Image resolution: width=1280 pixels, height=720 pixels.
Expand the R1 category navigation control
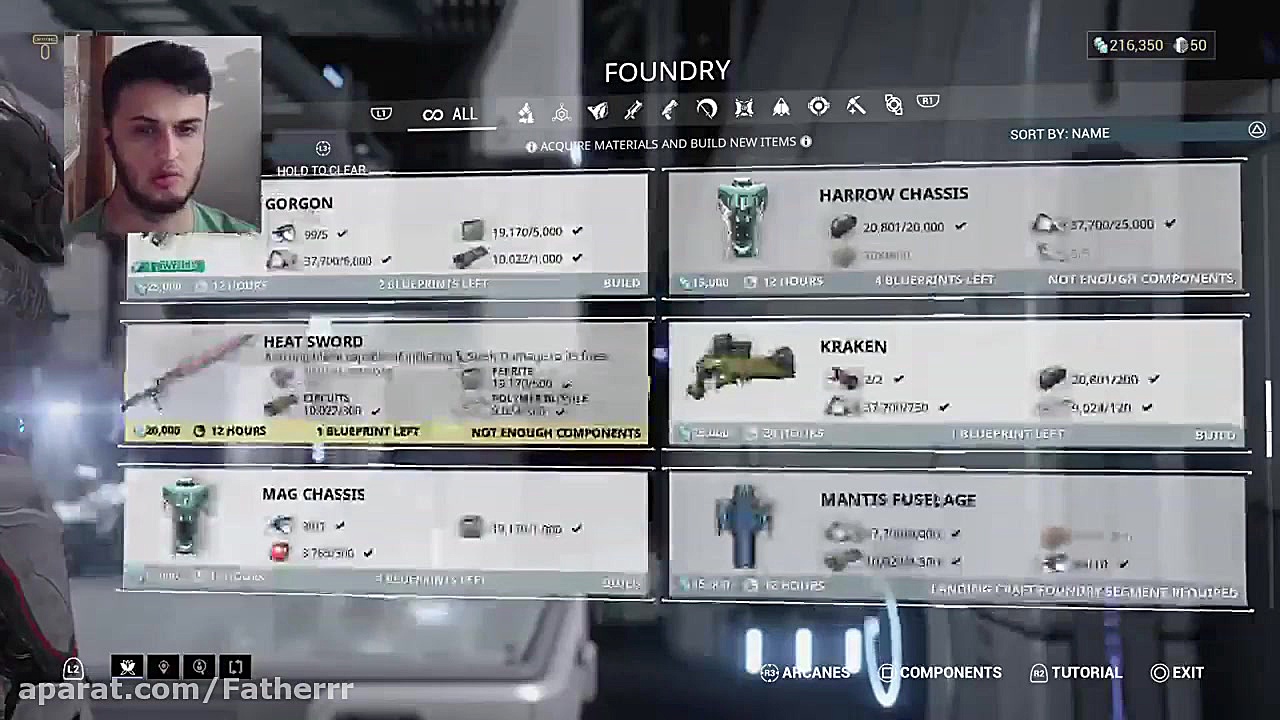(x=927, y=101)
